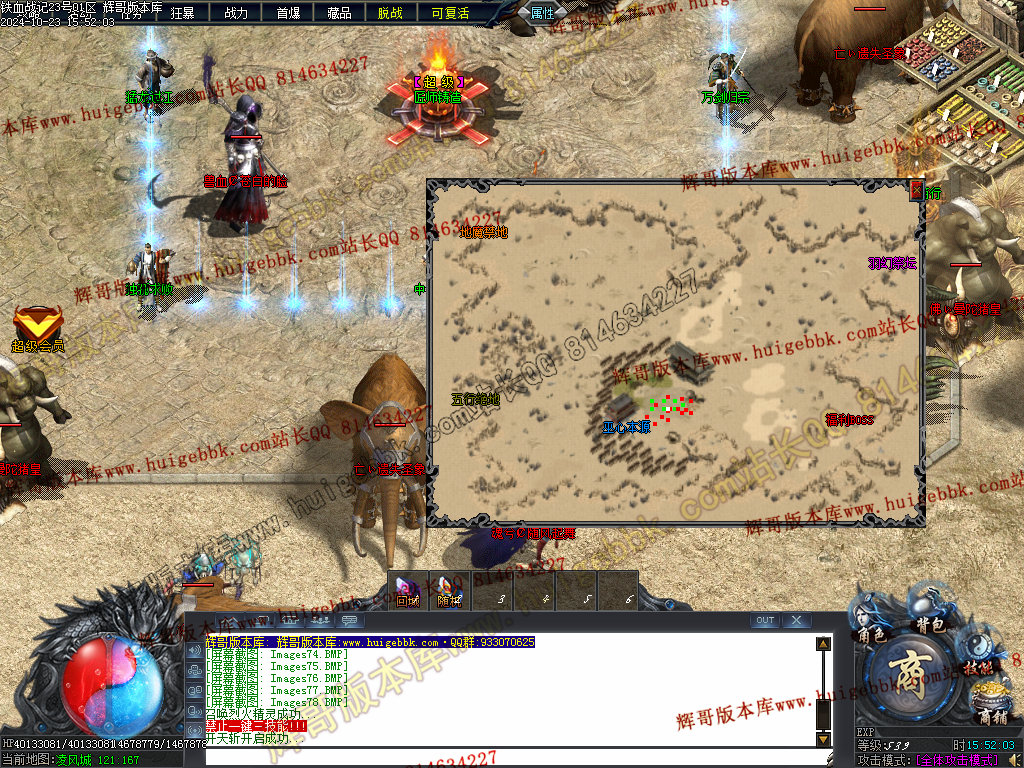
Task: Open the 角色 character panel
Action: click(870, 625)
